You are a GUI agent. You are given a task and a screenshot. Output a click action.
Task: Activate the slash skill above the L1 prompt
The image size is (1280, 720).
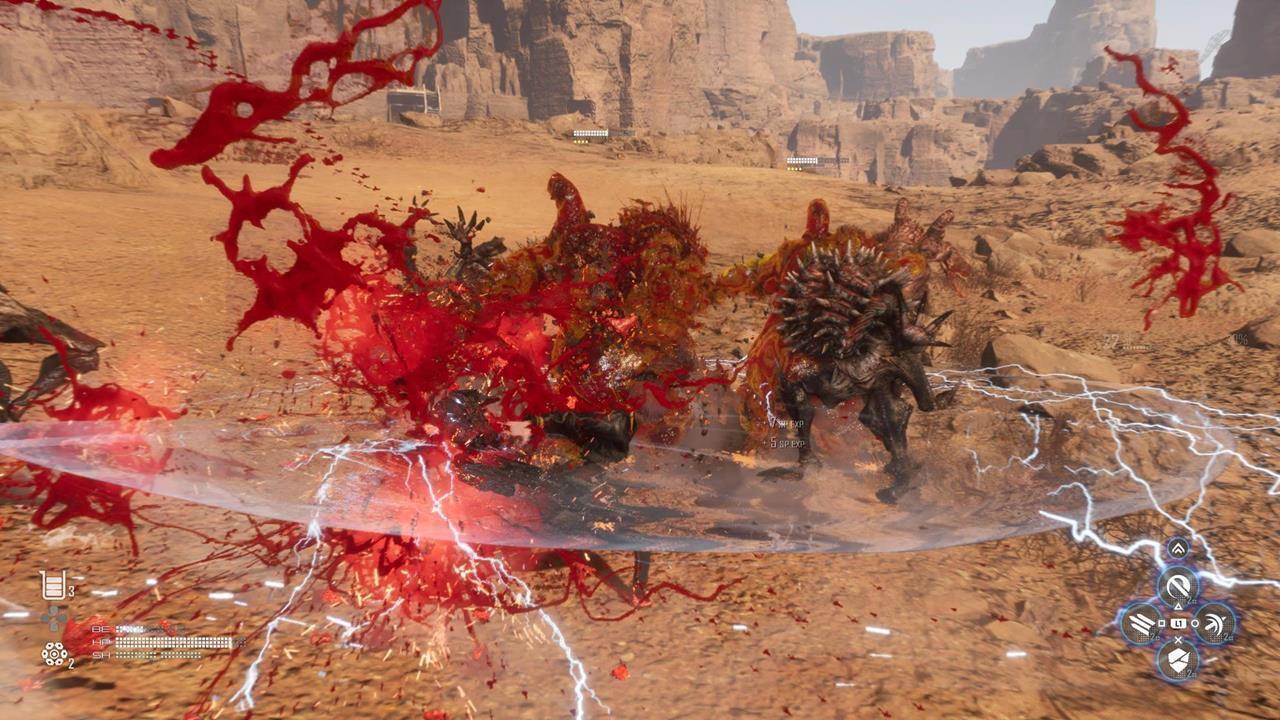click(1179, 587)
